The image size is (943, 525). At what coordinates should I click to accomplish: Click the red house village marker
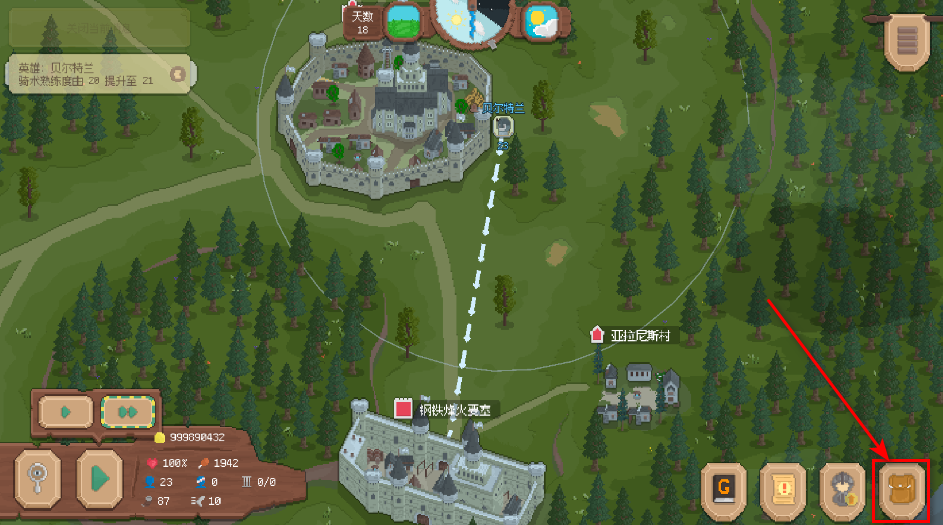point(597,335)
